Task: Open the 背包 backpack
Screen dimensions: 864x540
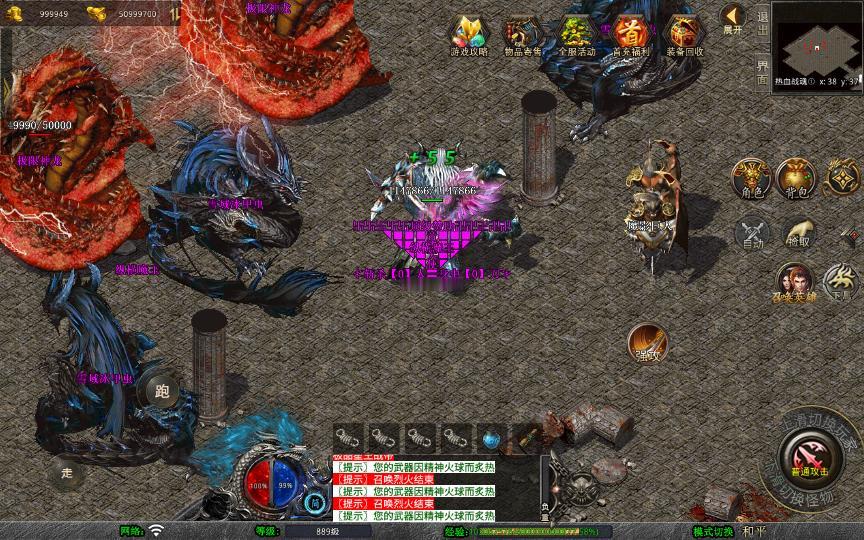Action: 797,177
